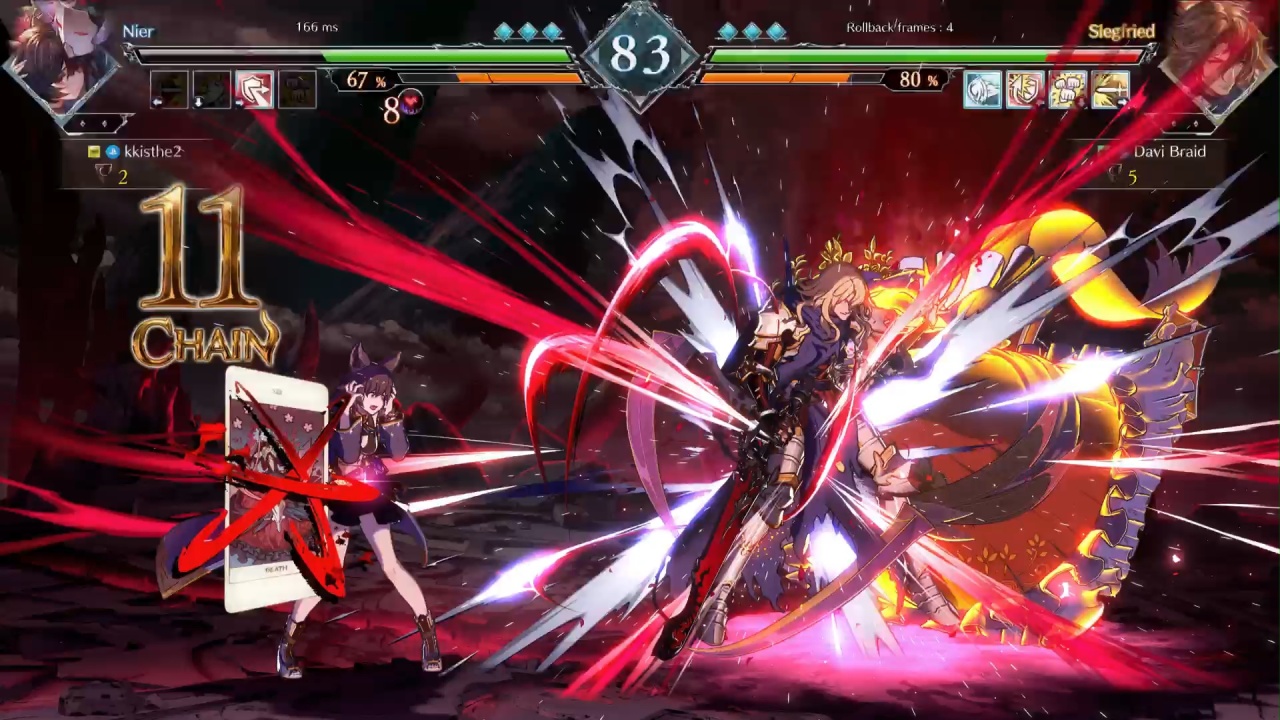
Task: Click Siegfried's leftmost swirl skill icon
Action: pyautogui.click(x=984, y=90)
